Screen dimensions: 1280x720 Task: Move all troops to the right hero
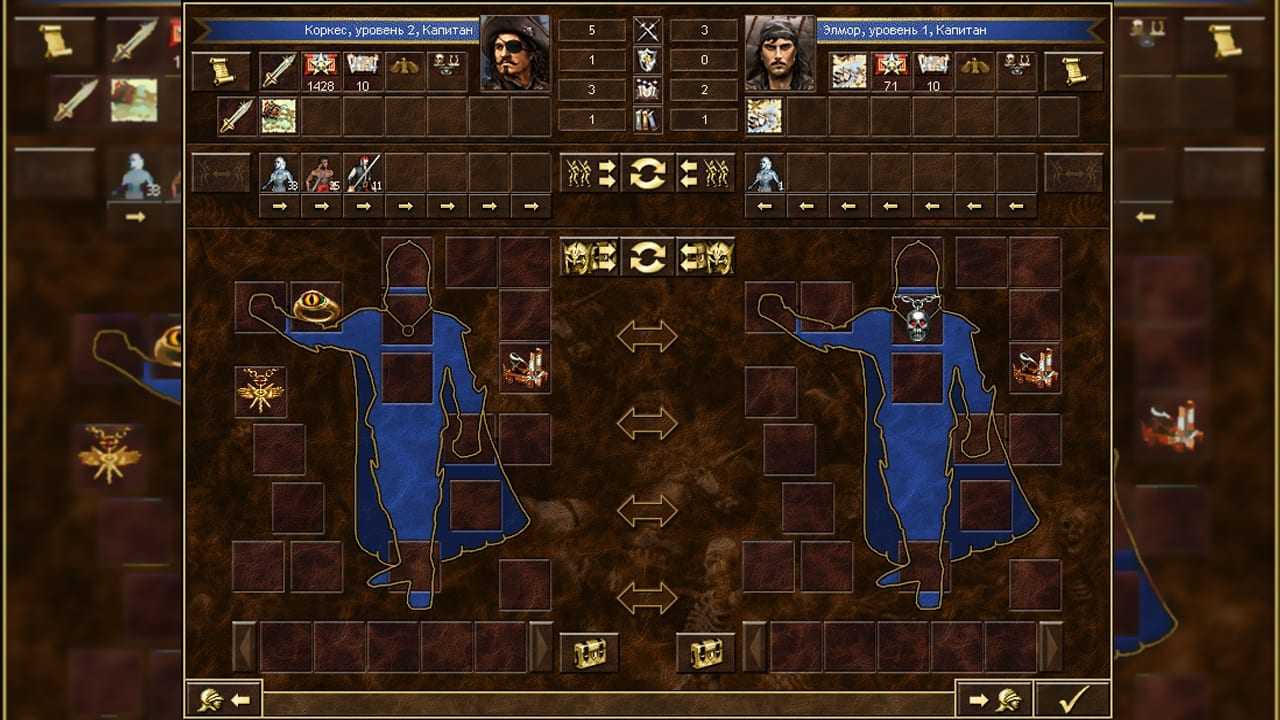pyautogui.click(x=589, y=173)
